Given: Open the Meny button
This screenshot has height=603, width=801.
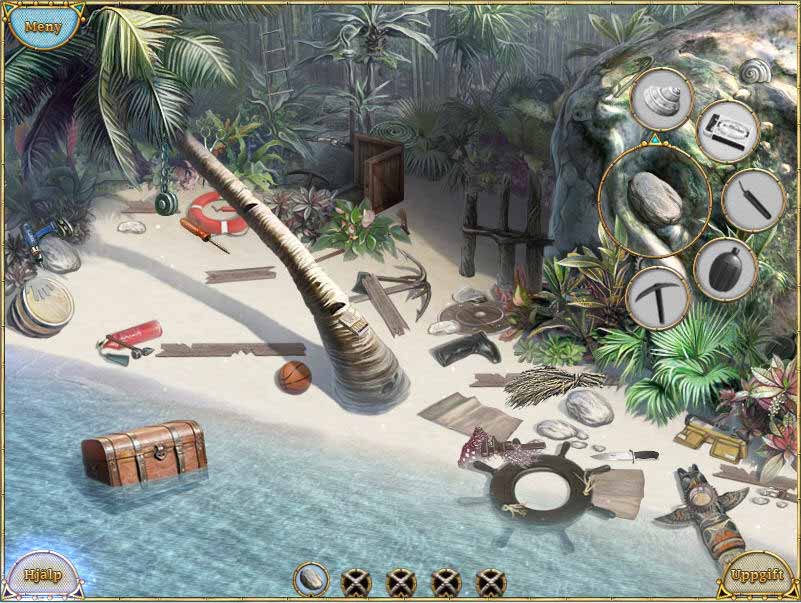Looking at the screenshot, I should [42, 26].
